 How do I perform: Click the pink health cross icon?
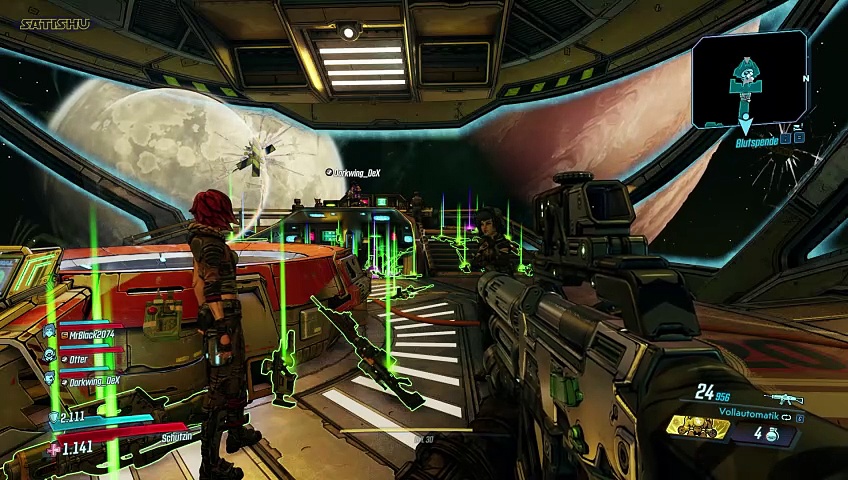(x=53, y=449)
